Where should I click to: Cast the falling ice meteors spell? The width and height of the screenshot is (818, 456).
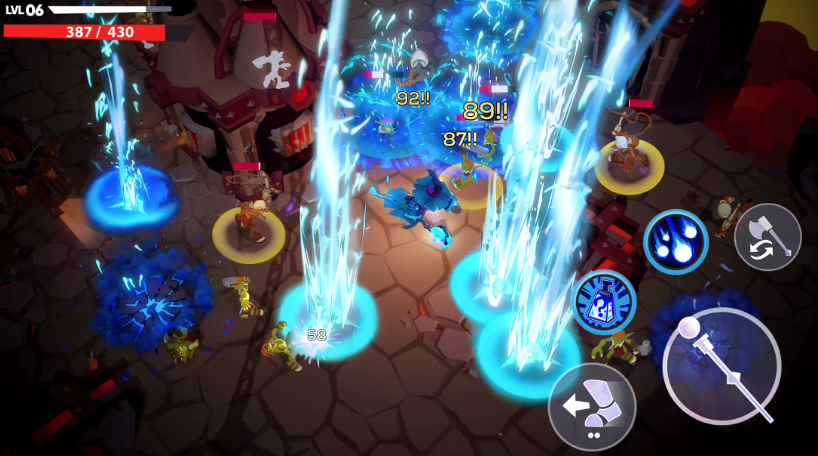pyautogui.click(x=676, y=242)
